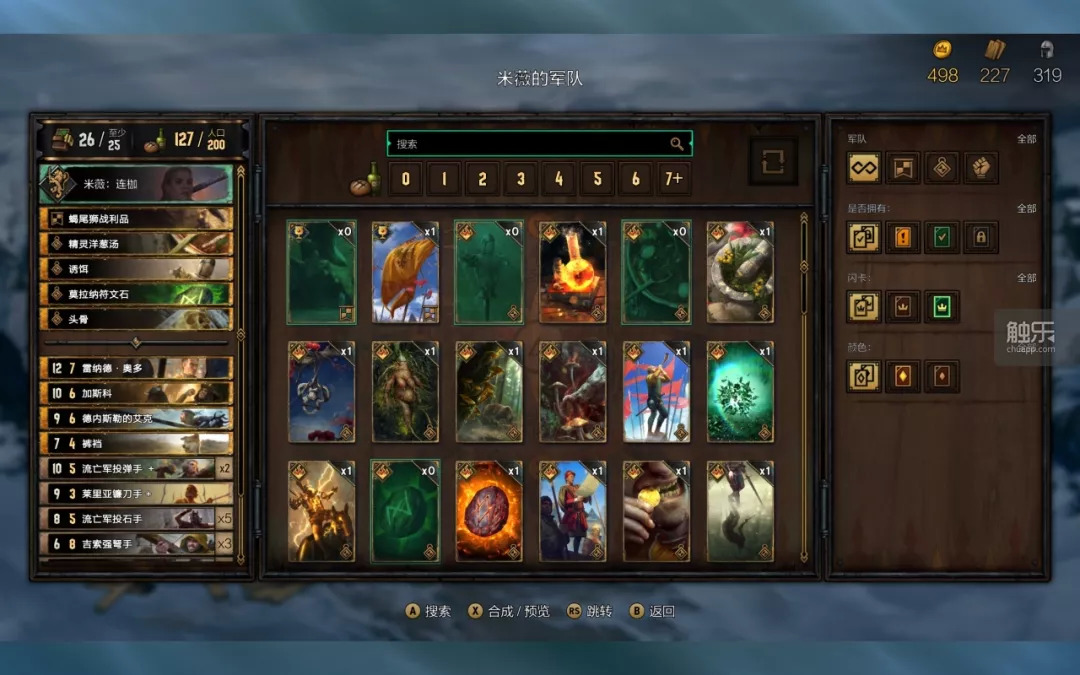Filter cards by cost 4
Image resolution: width=1080 pixels, height=675 pixels.
click(559, 180)
